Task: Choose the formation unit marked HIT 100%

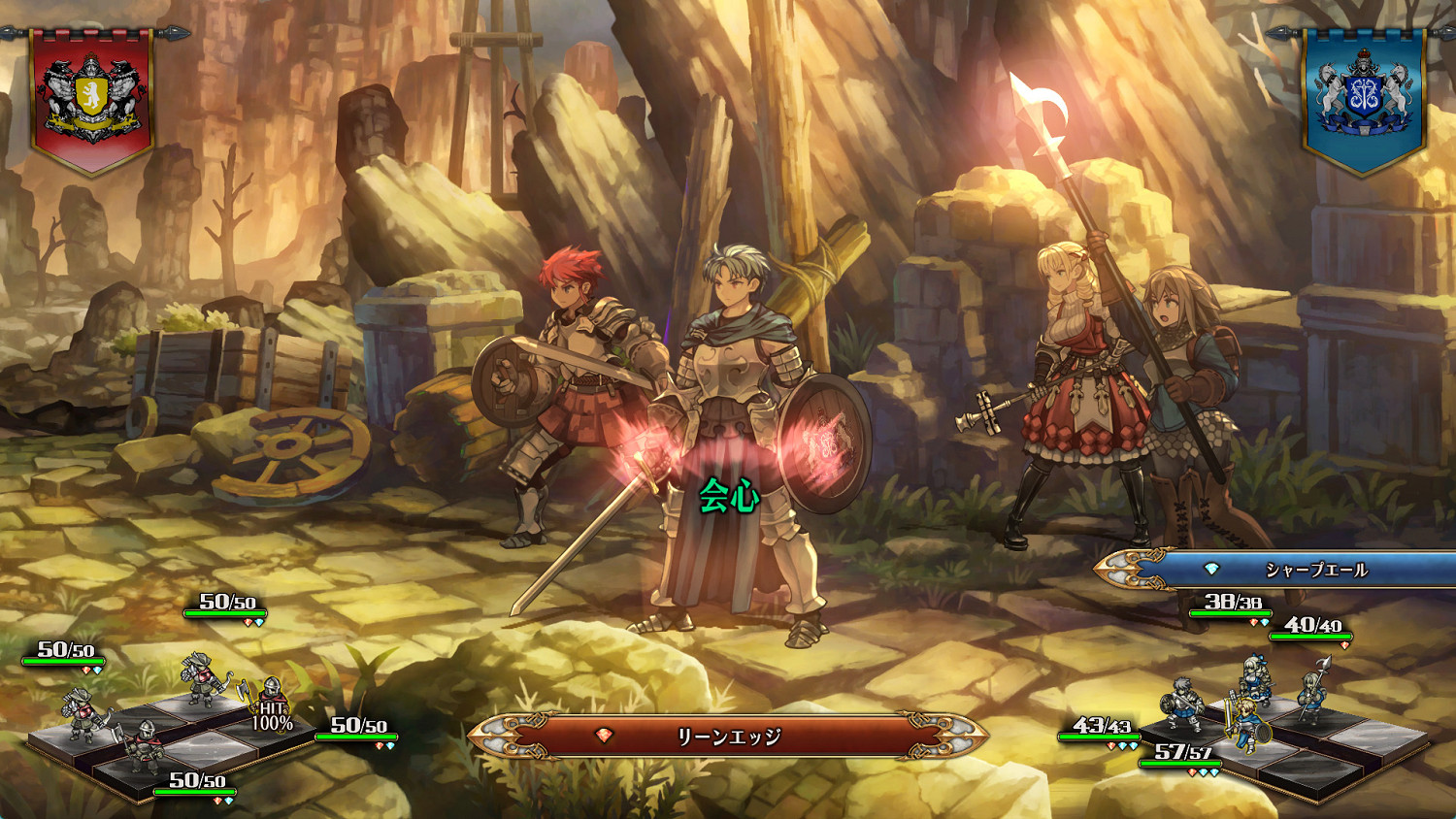Action: pos(271,705)
